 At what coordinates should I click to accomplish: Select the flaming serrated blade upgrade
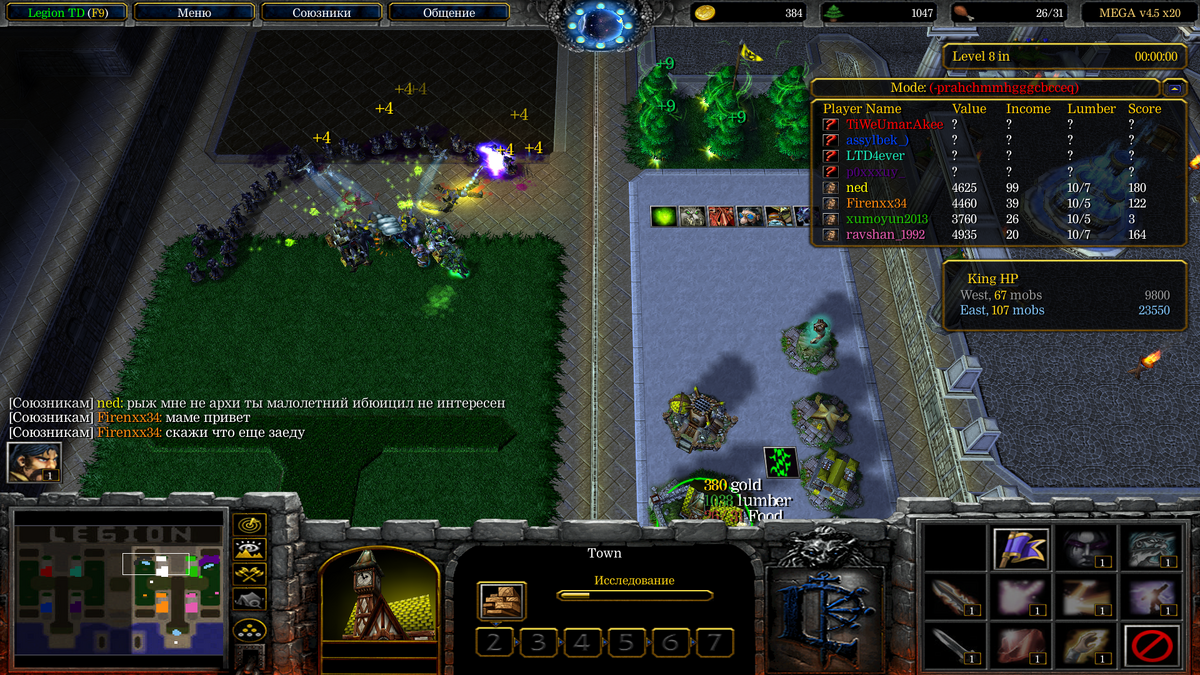click(x=956, y=597)
